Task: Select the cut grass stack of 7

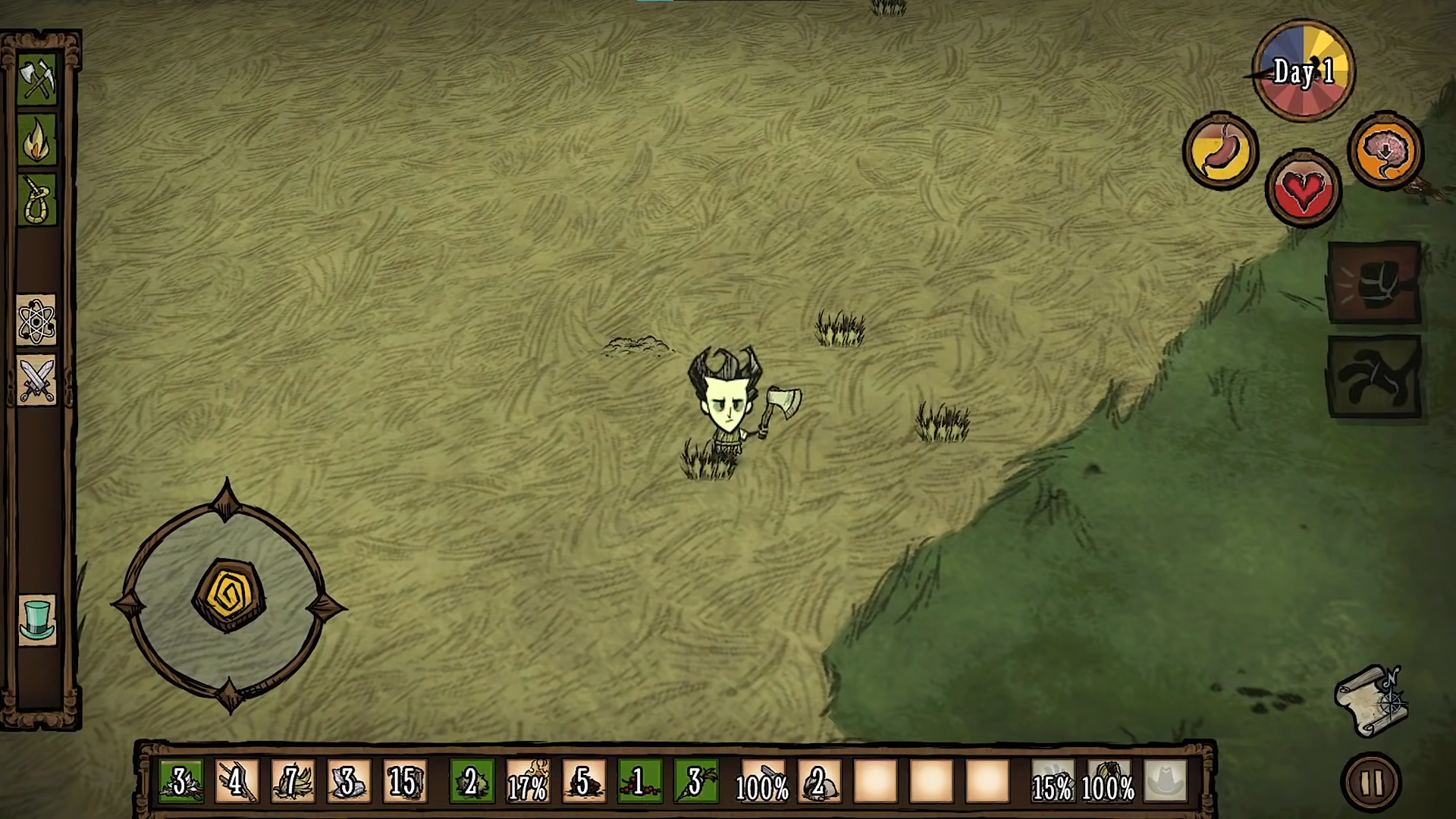Action: 293,782
